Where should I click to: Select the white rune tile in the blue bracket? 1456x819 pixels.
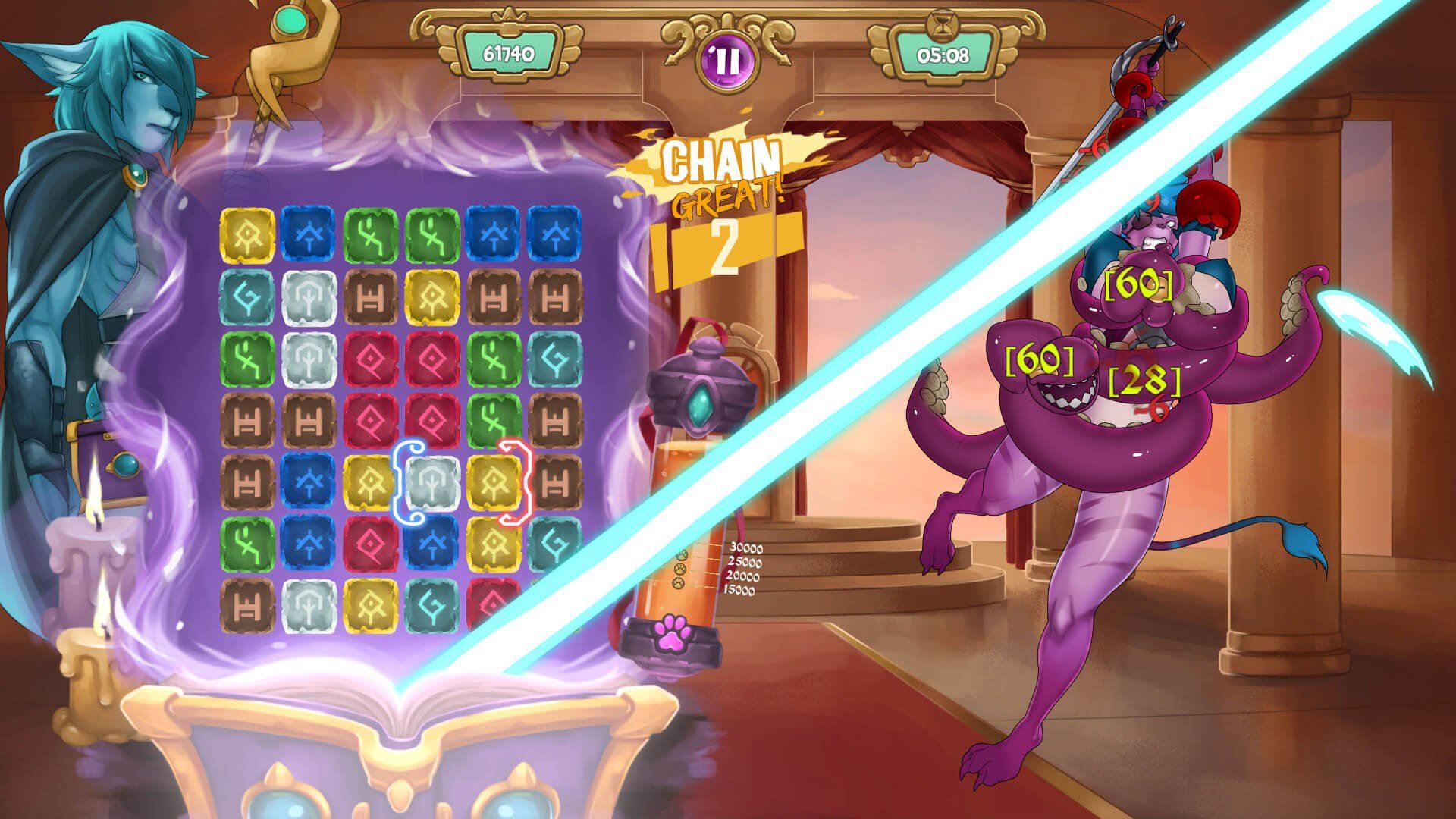tap(433, 483)
